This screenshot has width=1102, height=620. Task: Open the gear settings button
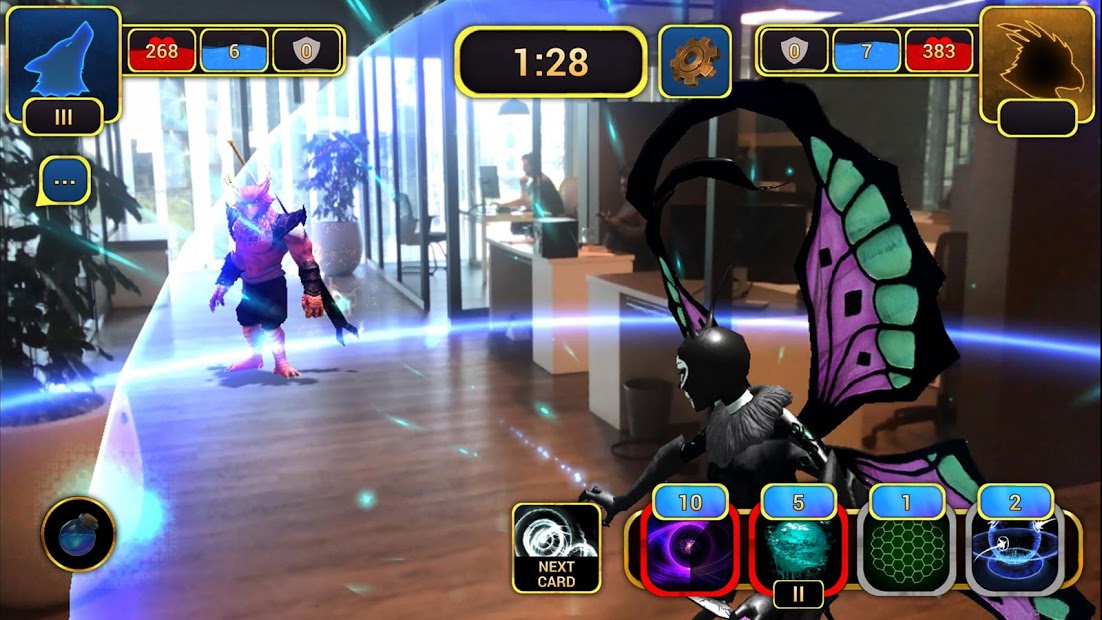(694, 62)
